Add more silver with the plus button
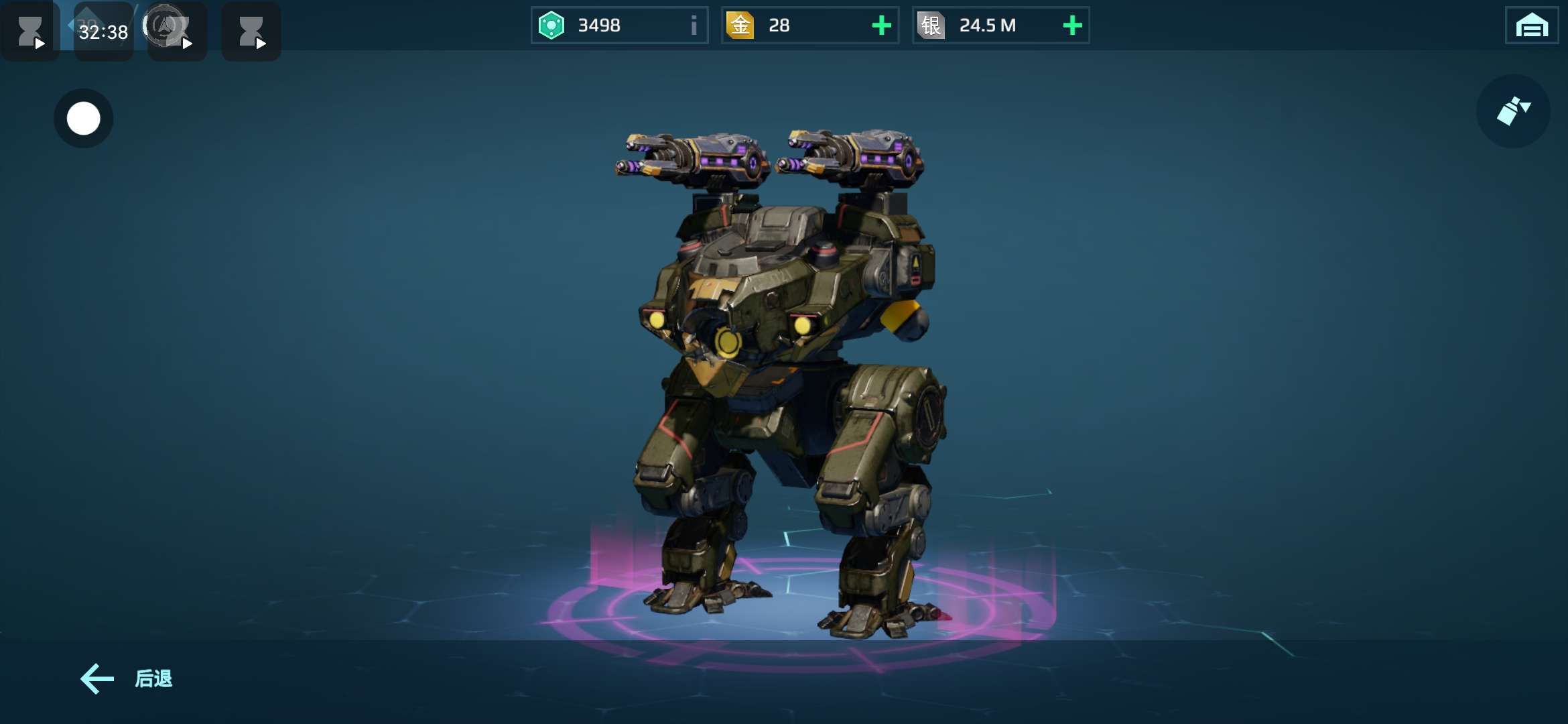Image resolution: width=1568 pixels, height=724 pixels. pyautogui.click(x=1072, y=25)
